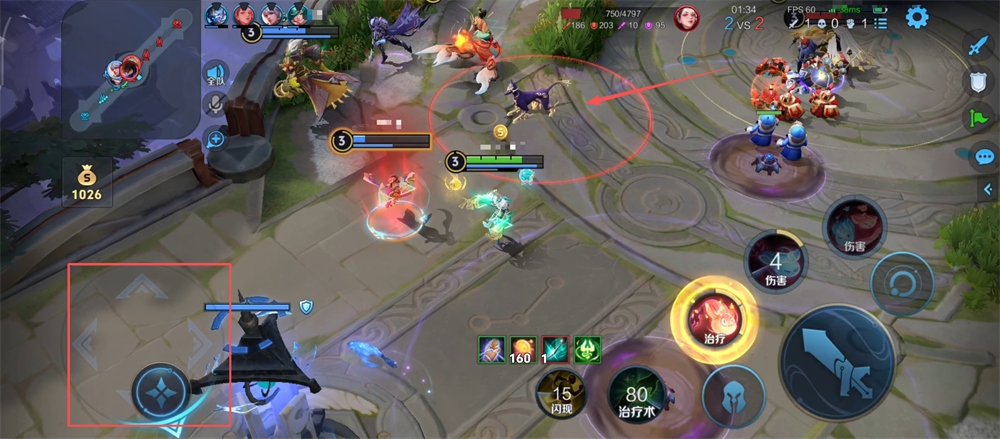Use the 伤害 skill showing cooldown 4
This screenshot has height=439, width=1000.
pyautogui.click(x=777, y=262)
